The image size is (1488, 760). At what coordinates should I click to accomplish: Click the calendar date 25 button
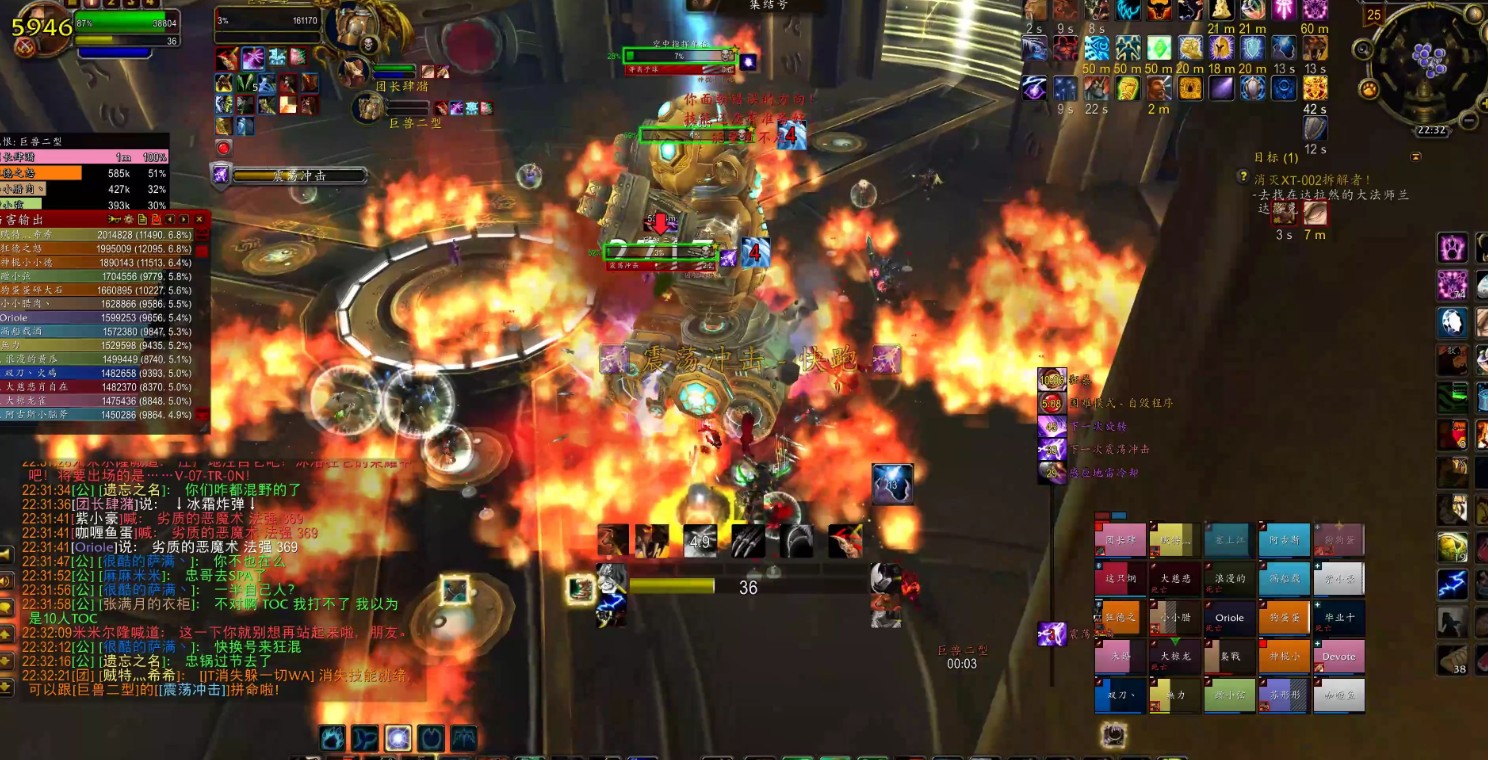click(x=1374, y=15)
